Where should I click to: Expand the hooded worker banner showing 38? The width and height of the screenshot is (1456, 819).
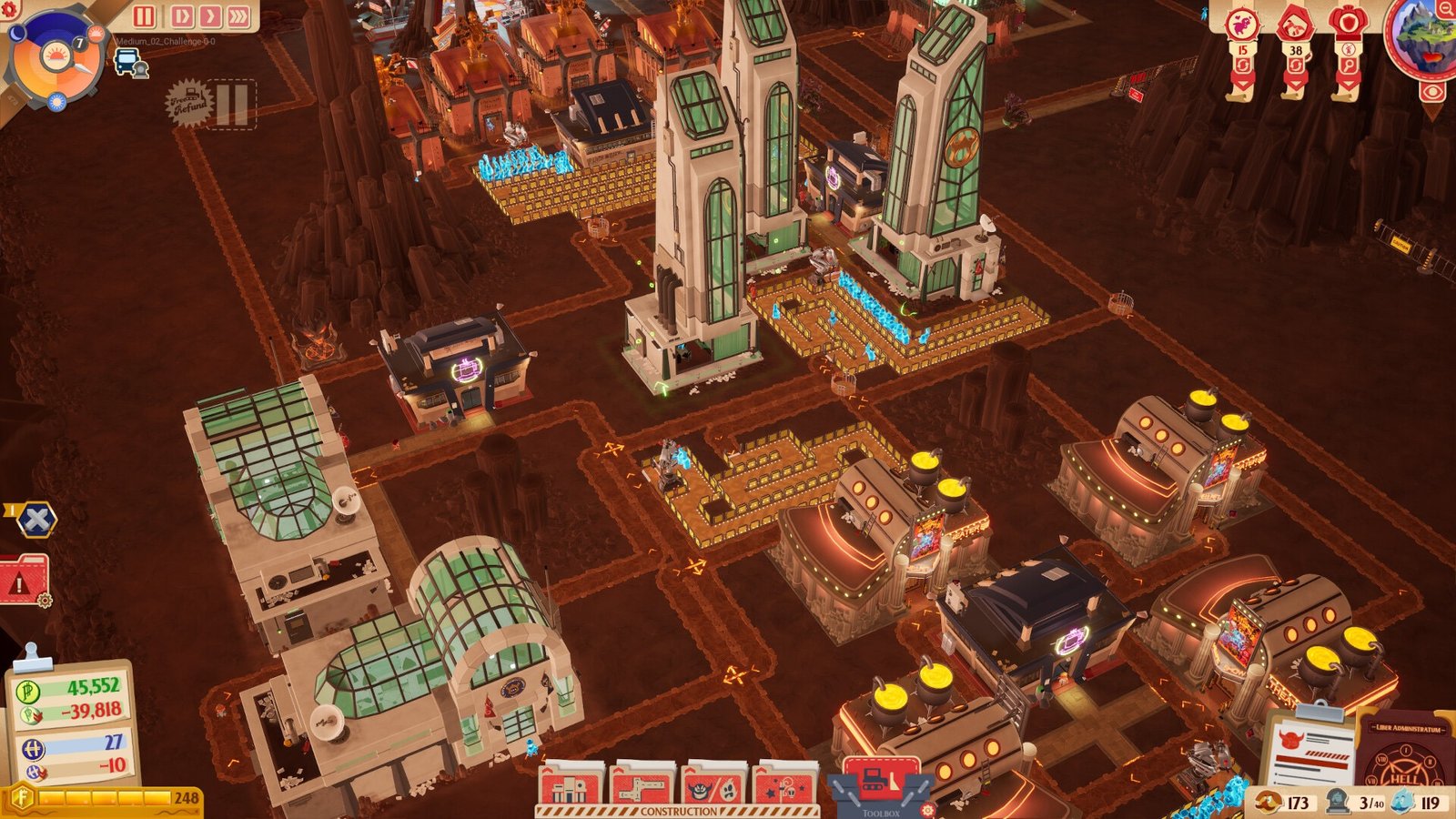pyautogui.click(x=1297, y=82)
